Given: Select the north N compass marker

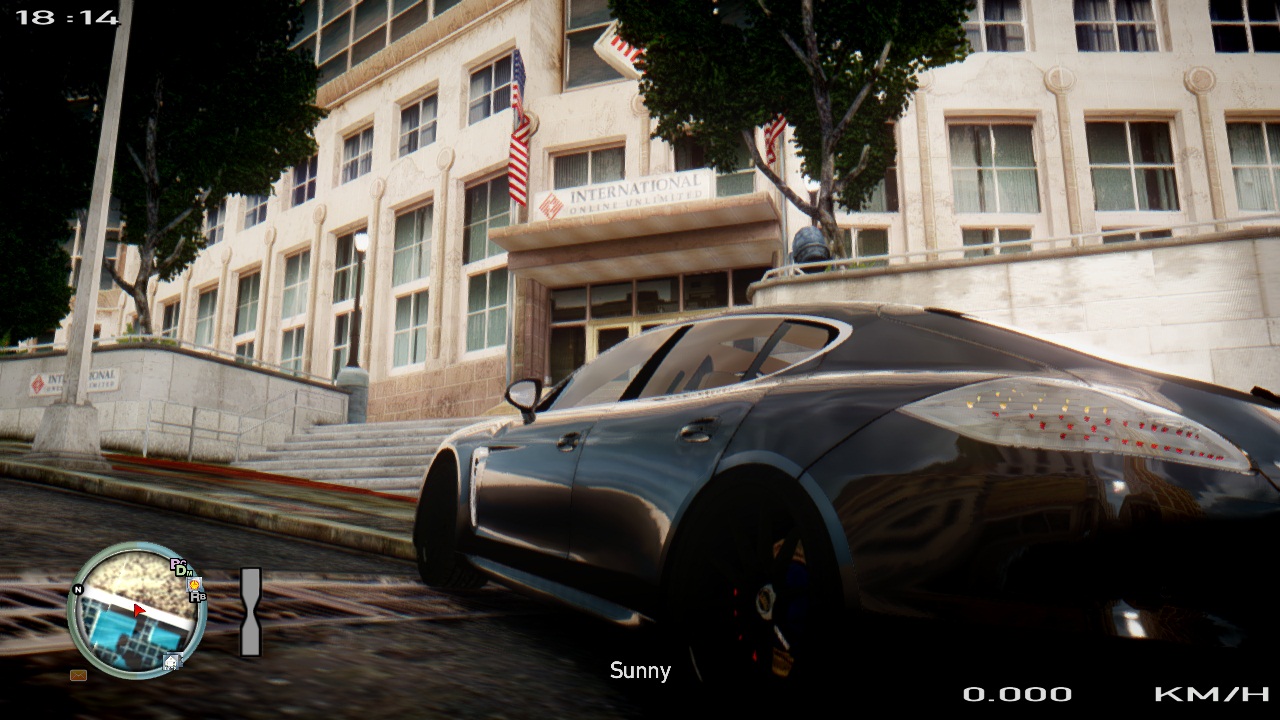Looking at the screenshot, I should (78, 589).
